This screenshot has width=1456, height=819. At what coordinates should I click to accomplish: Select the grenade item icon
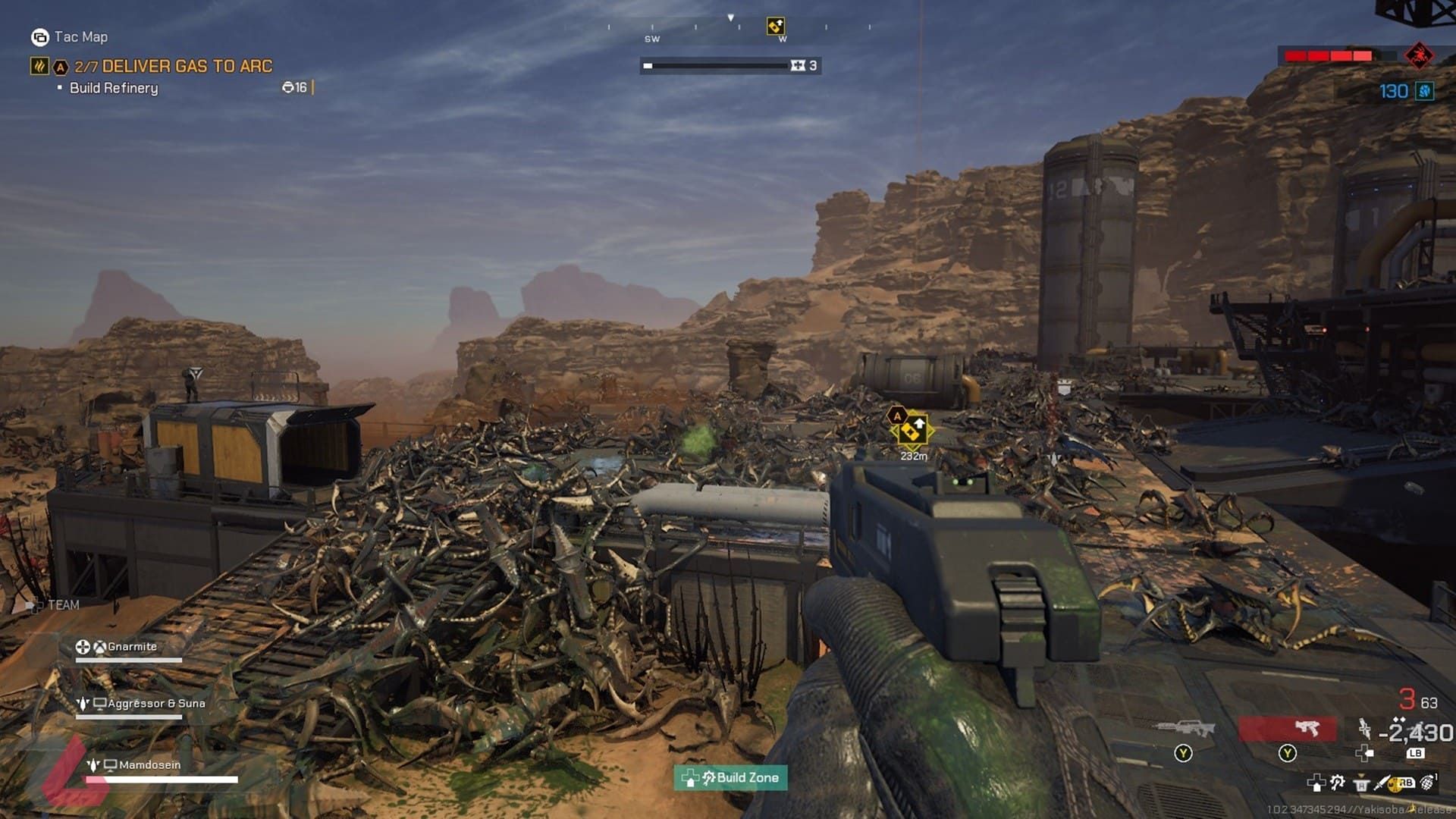(x=1427, y=783)
